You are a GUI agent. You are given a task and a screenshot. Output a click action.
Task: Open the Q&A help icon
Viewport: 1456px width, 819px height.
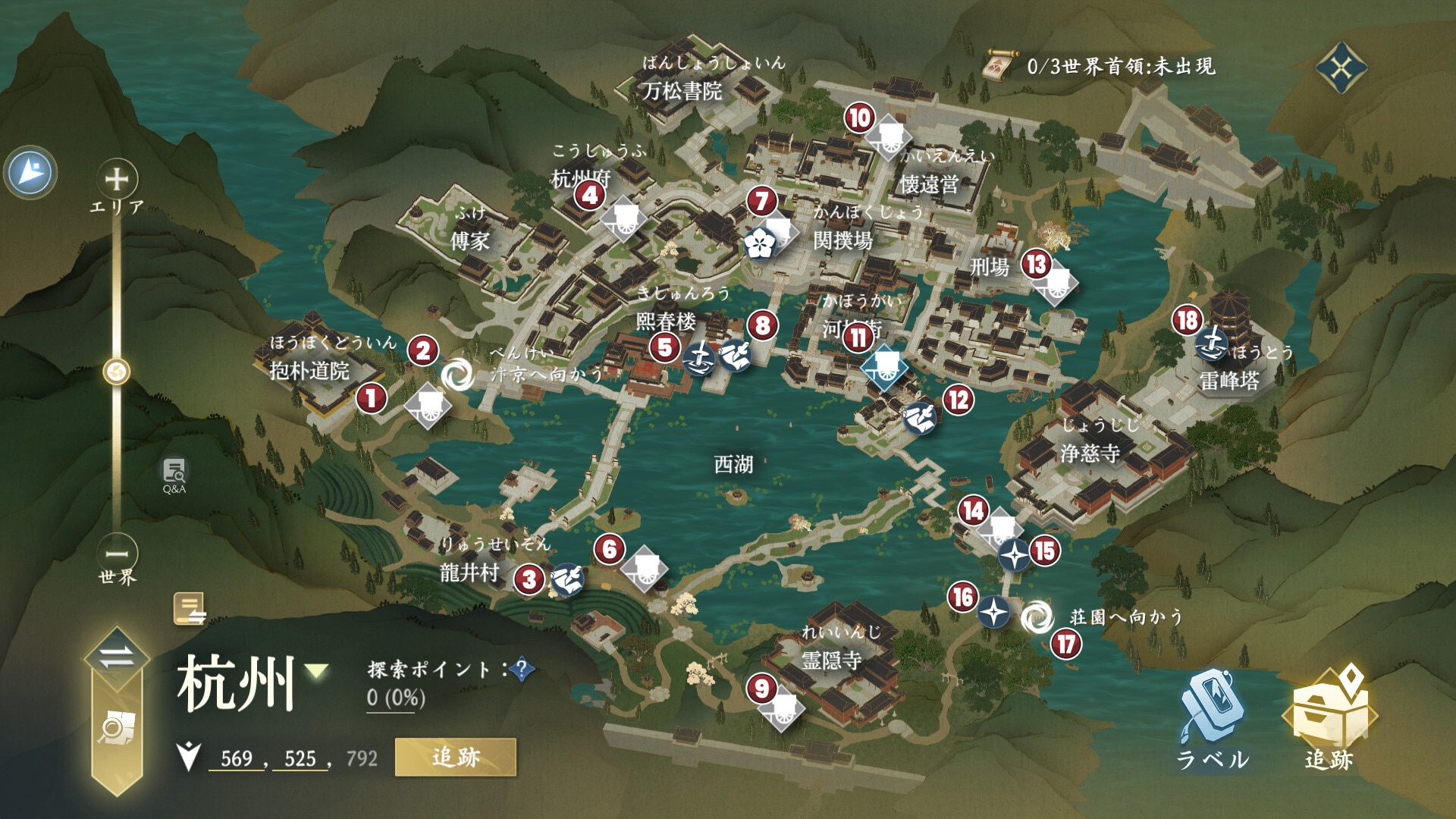(x=174, y=474)
